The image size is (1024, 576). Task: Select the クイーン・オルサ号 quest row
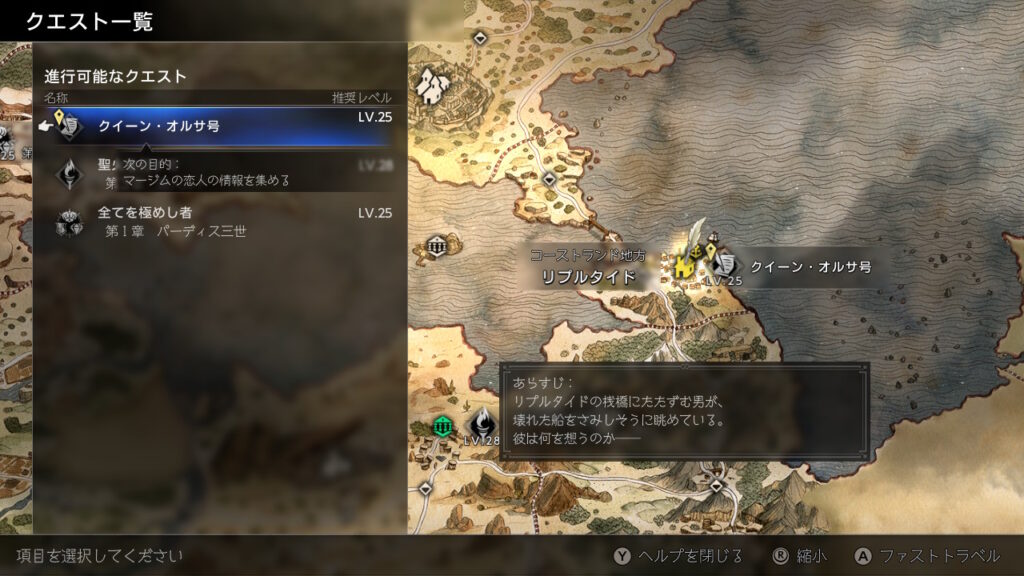coord(220,126)
